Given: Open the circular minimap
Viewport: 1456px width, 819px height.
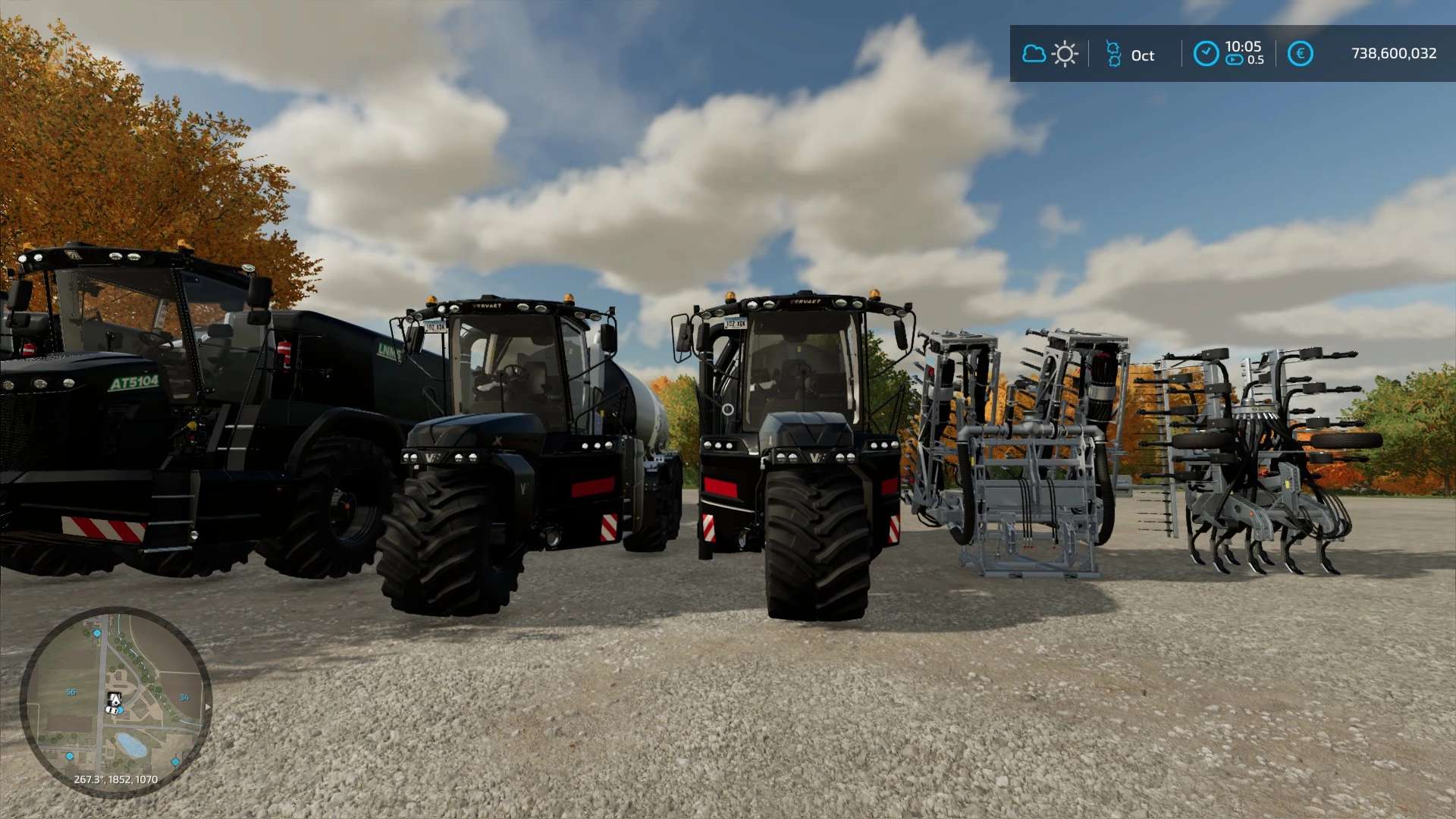Looking at the screenshot, I should tap(115, 701).
